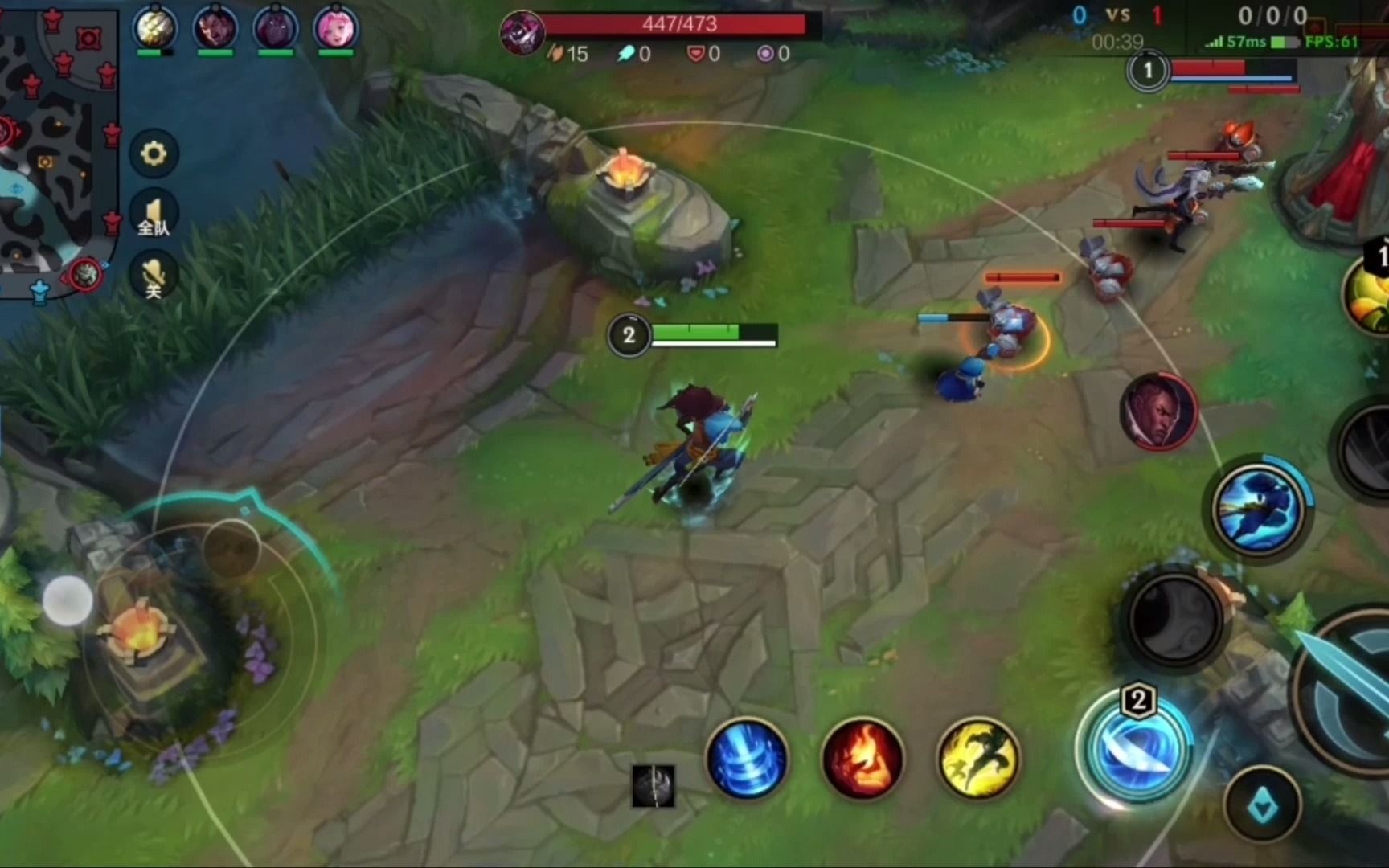Click the small grey item icon

pyautogui.click(x=653, y=785)
